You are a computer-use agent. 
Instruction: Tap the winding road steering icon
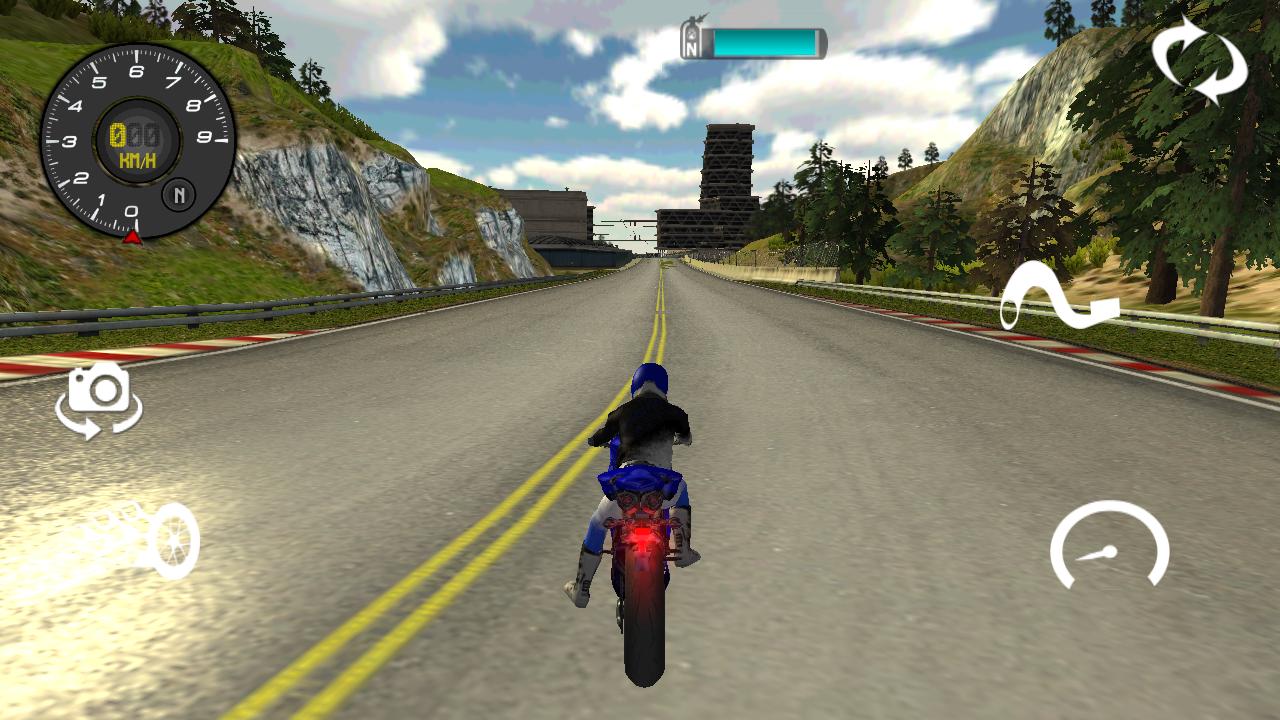[1060, 295]
